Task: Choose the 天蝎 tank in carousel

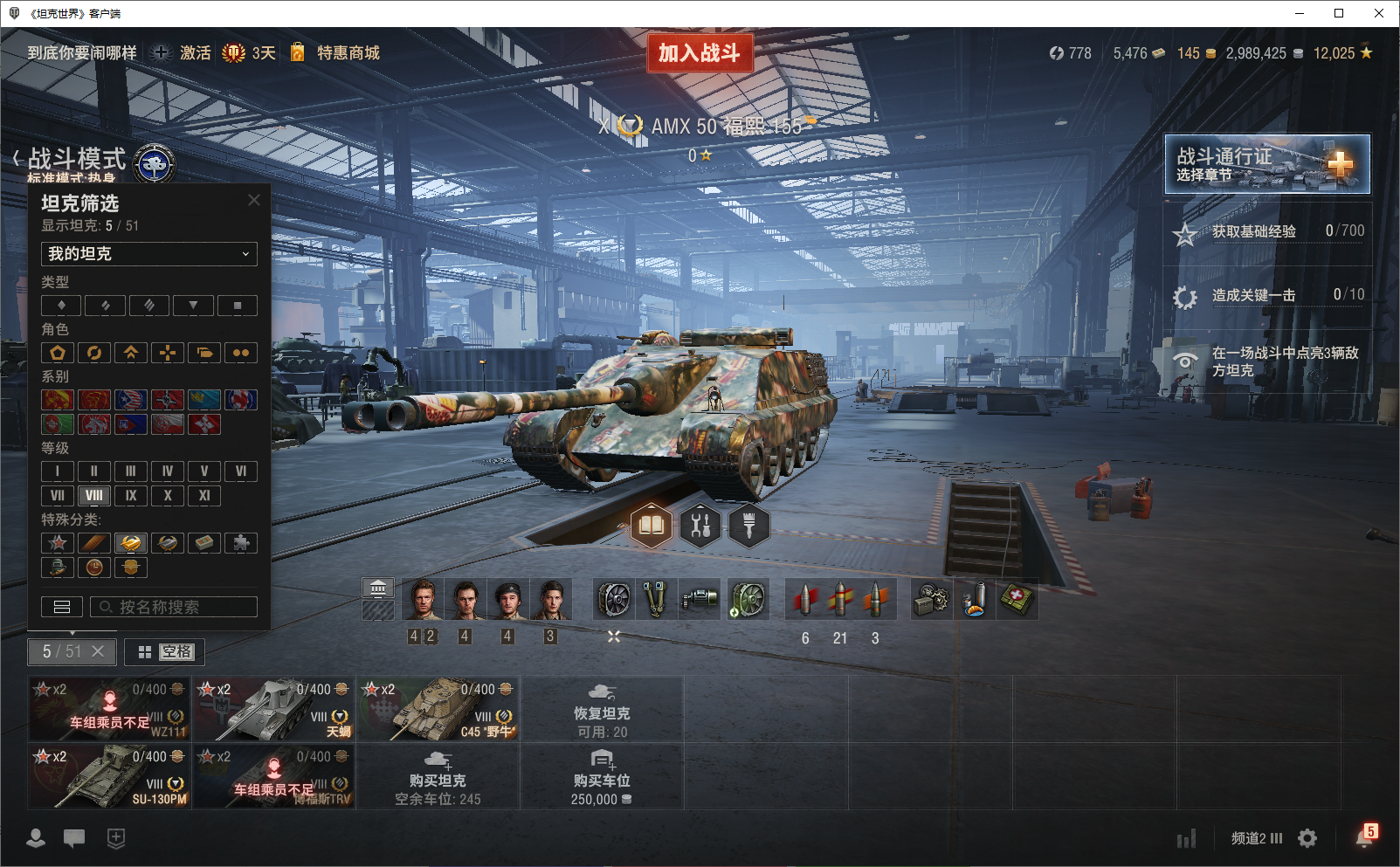Action: tap(273, 709)
